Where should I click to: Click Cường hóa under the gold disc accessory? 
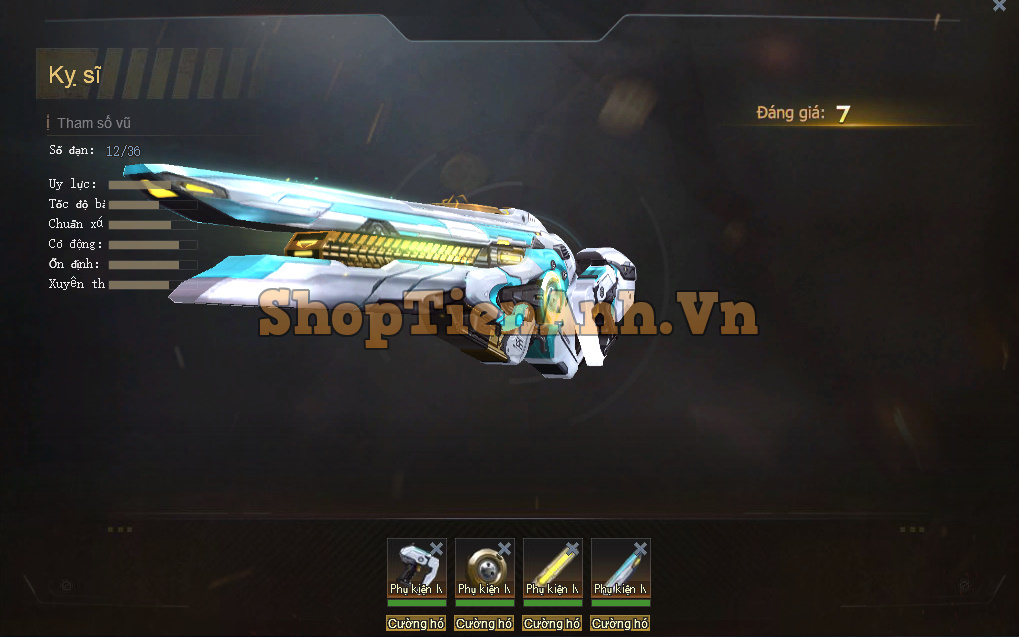pyautogui.click(x=484, y=623)
